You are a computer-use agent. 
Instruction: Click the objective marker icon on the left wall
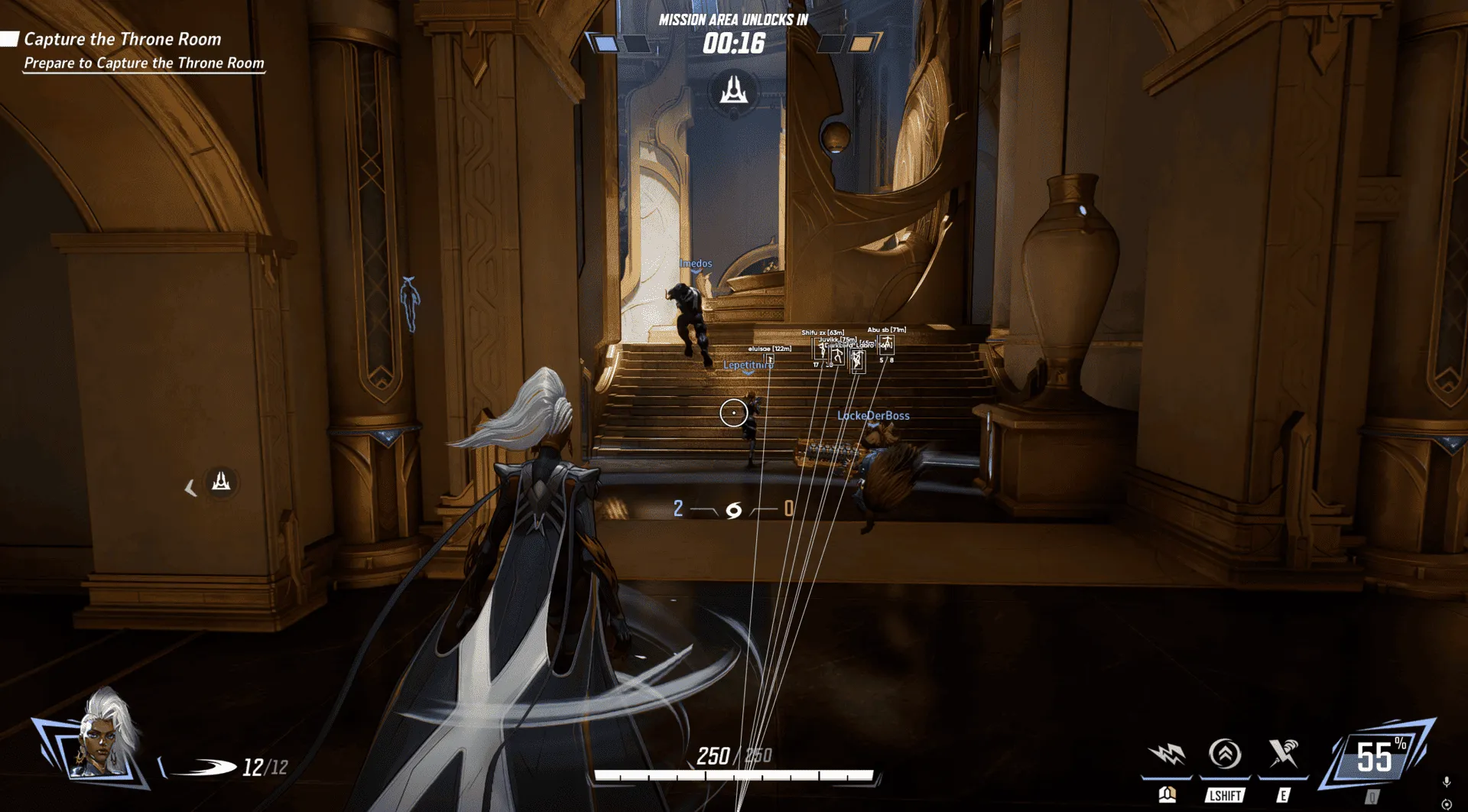click(219, 481)
